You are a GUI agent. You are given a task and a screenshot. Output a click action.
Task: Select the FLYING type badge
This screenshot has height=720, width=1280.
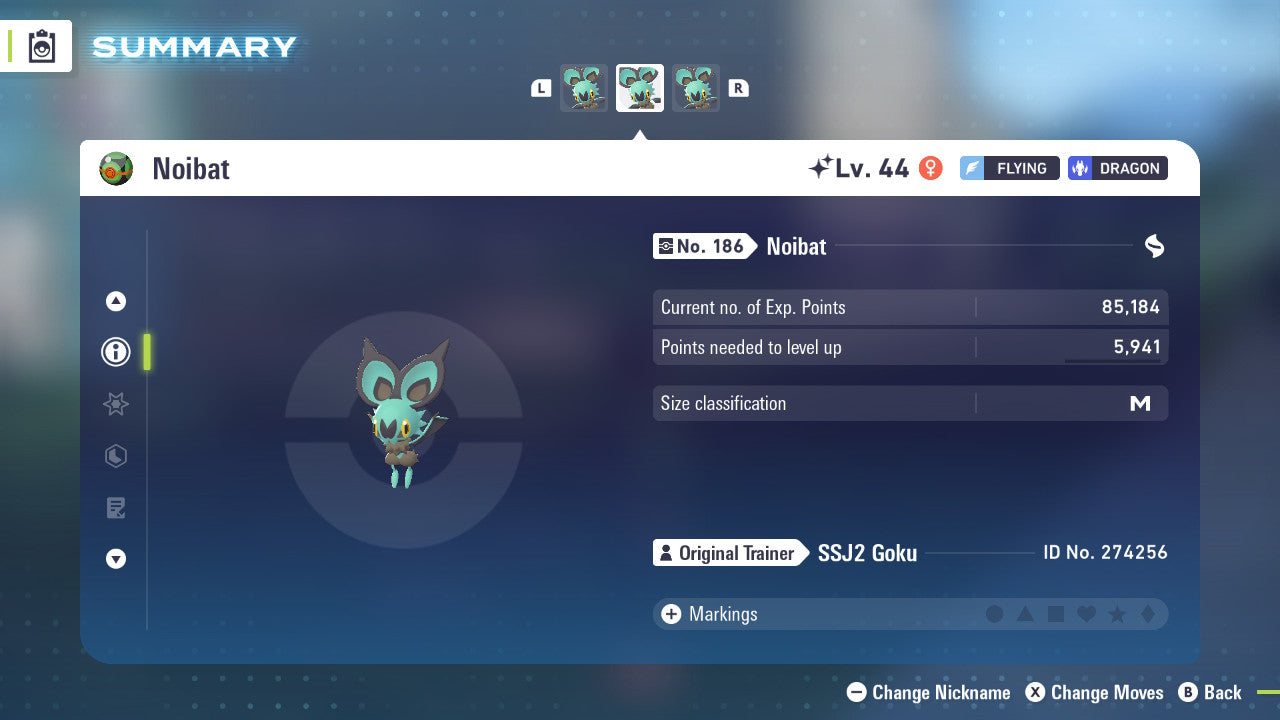click(1009, 168)
